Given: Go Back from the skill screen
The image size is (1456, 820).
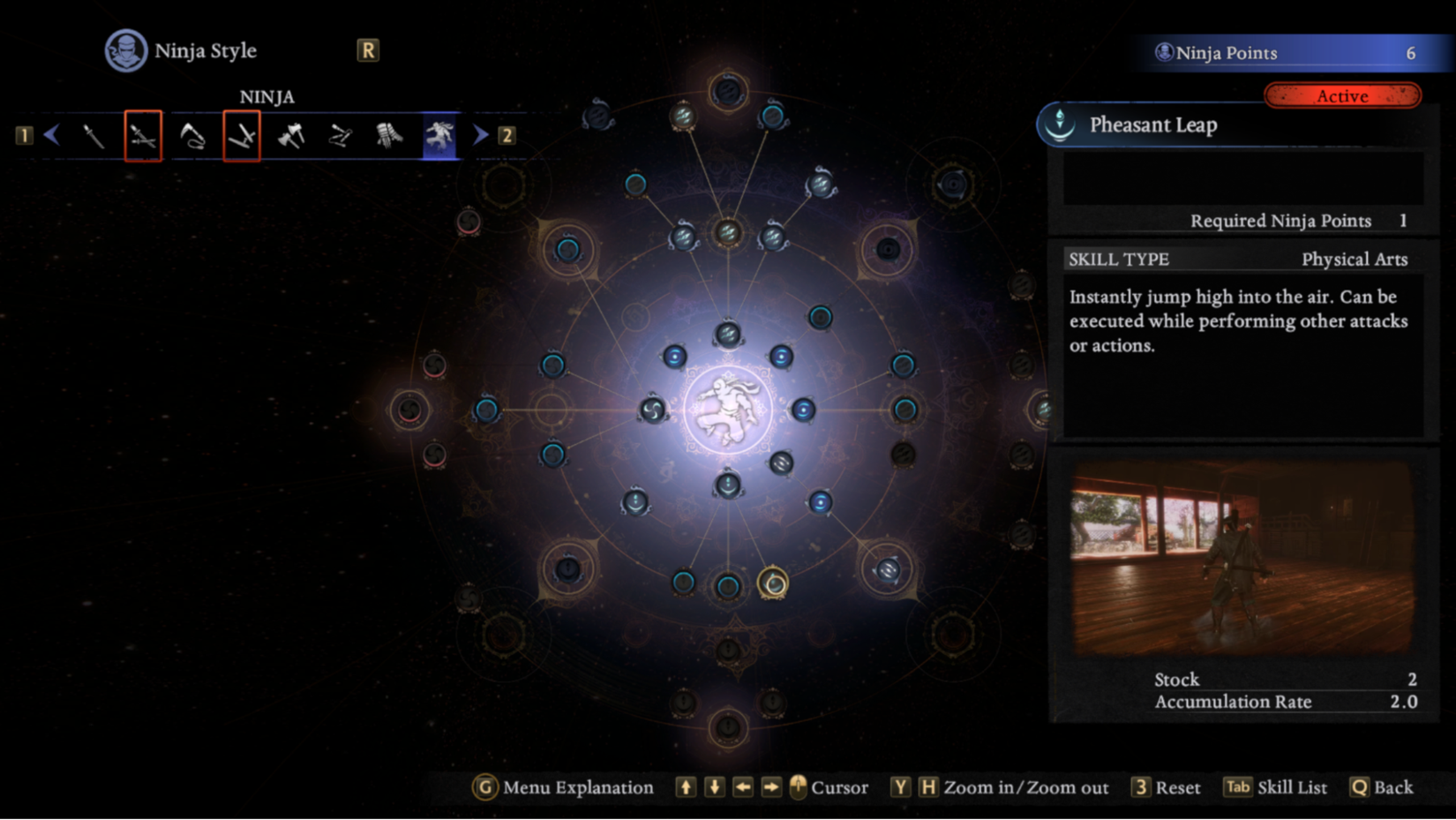Looking at the screenshot, I should point(1382,787).
